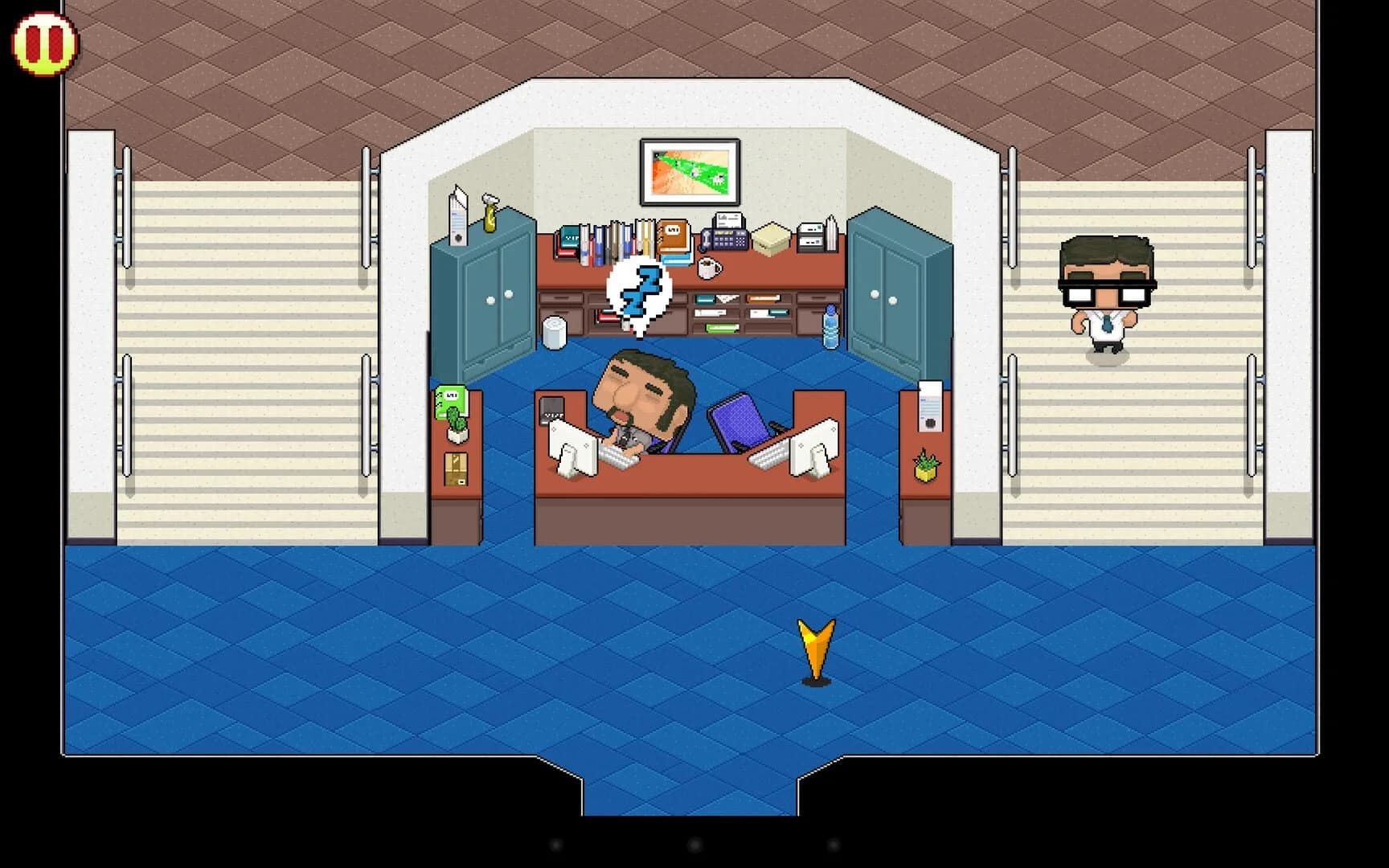The image size is (1389, 868).
Task: Click the colorful framed painting
Action: [689, 170]
